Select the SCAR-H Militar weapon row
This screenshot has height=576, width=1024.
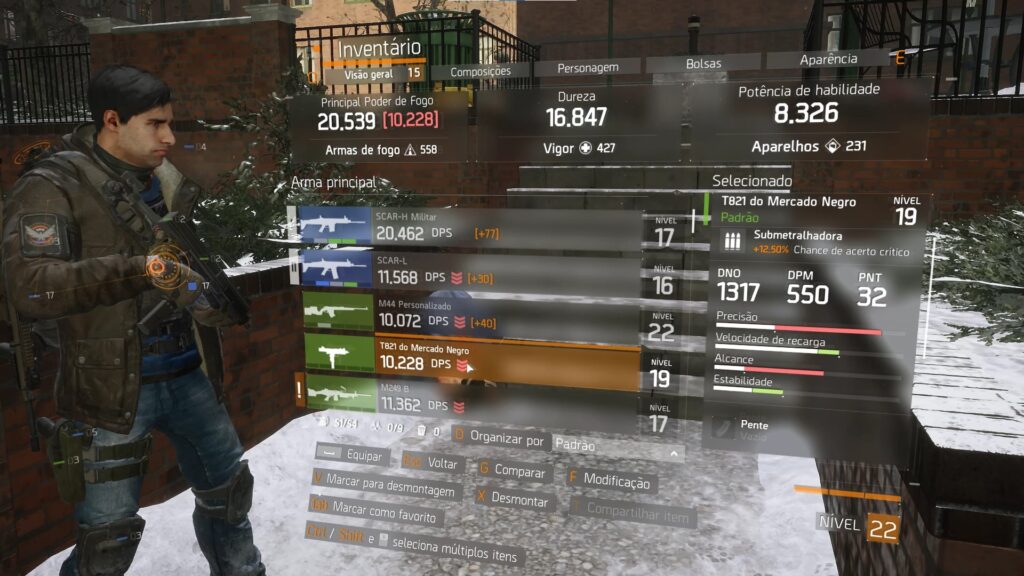pyautogui.click(x=471, y=228)
